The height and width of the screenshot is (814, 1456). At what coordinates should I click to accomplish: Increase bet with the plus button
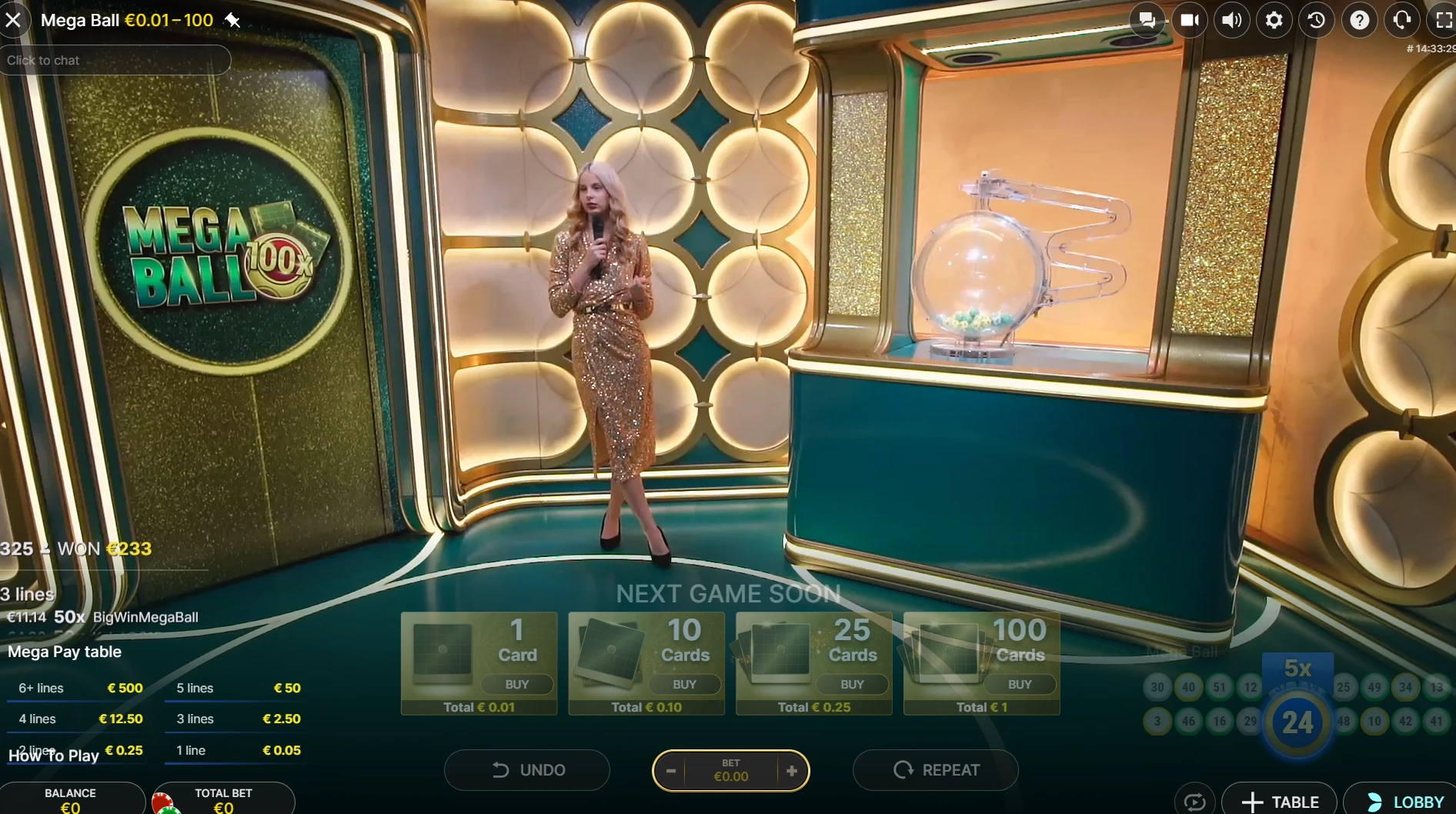point(792,771)
